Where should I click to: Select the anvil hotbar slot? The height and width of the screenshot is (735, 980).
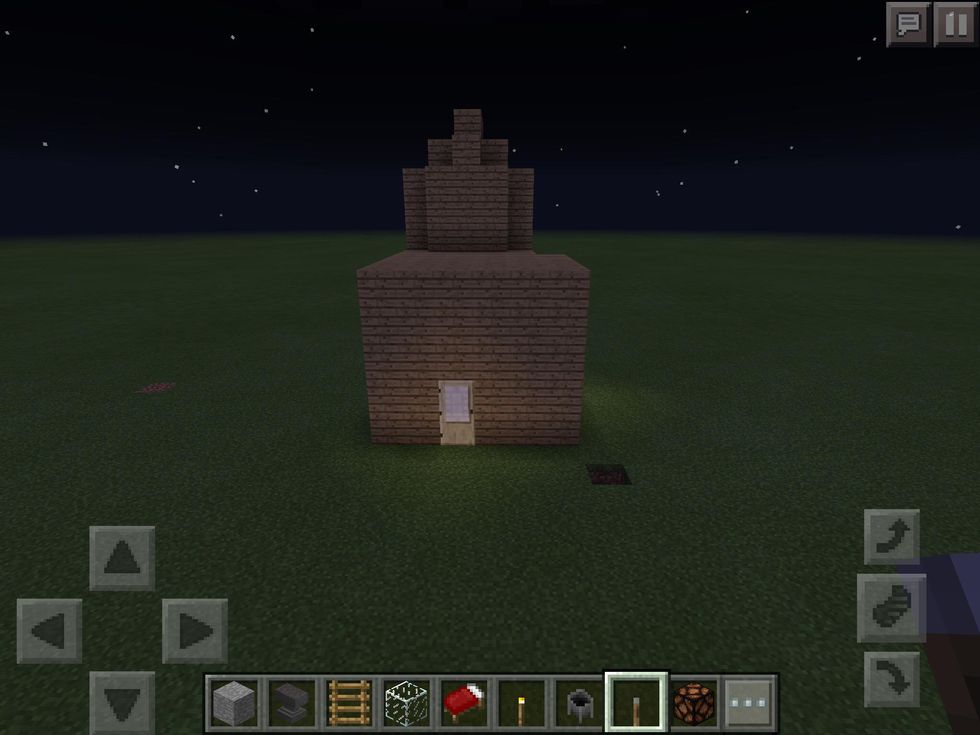point(291,703)
